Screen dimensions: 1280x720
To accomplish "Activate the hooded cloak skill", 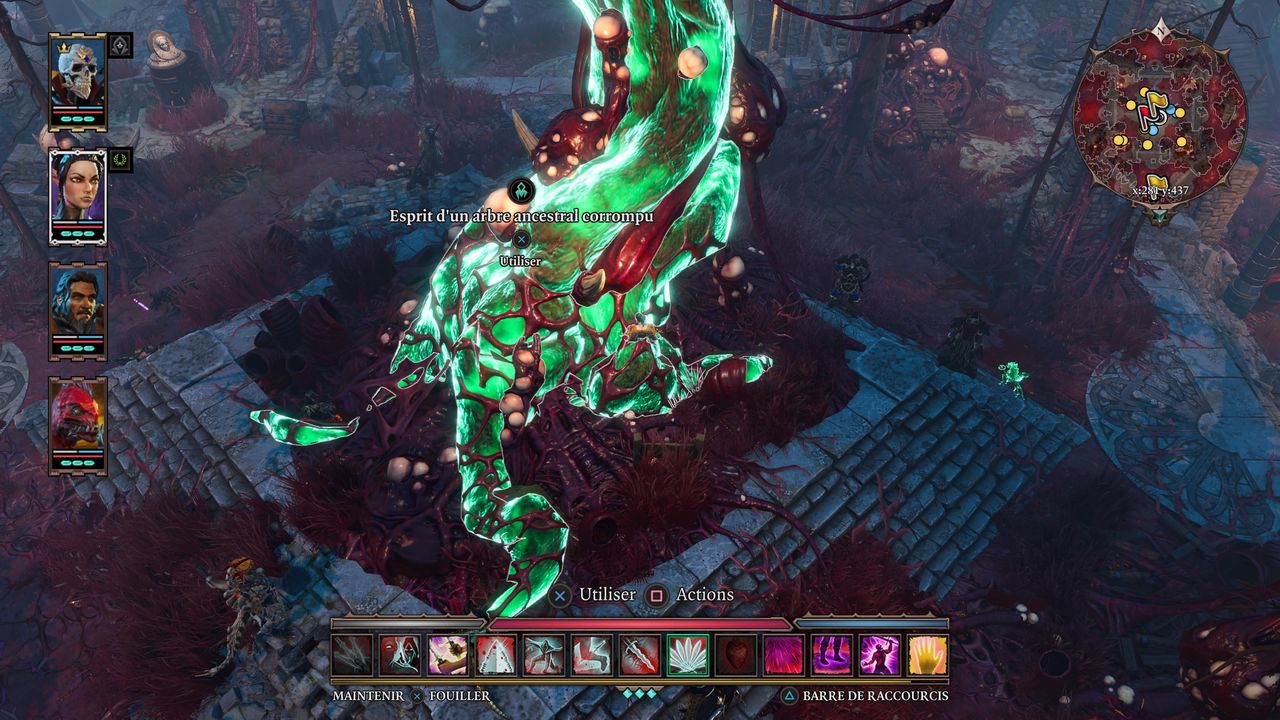I will click(399, 655).
